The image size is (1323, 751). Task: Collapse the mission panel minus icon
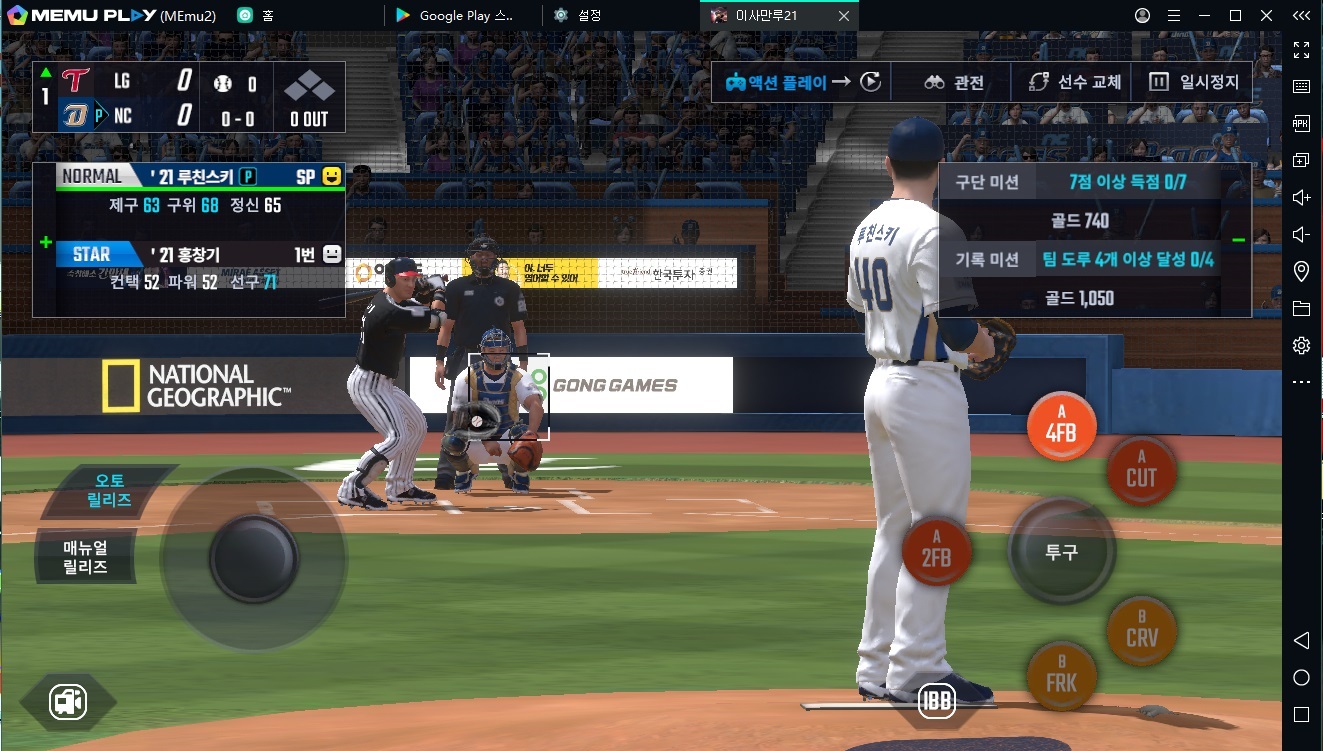point(1238,240)
